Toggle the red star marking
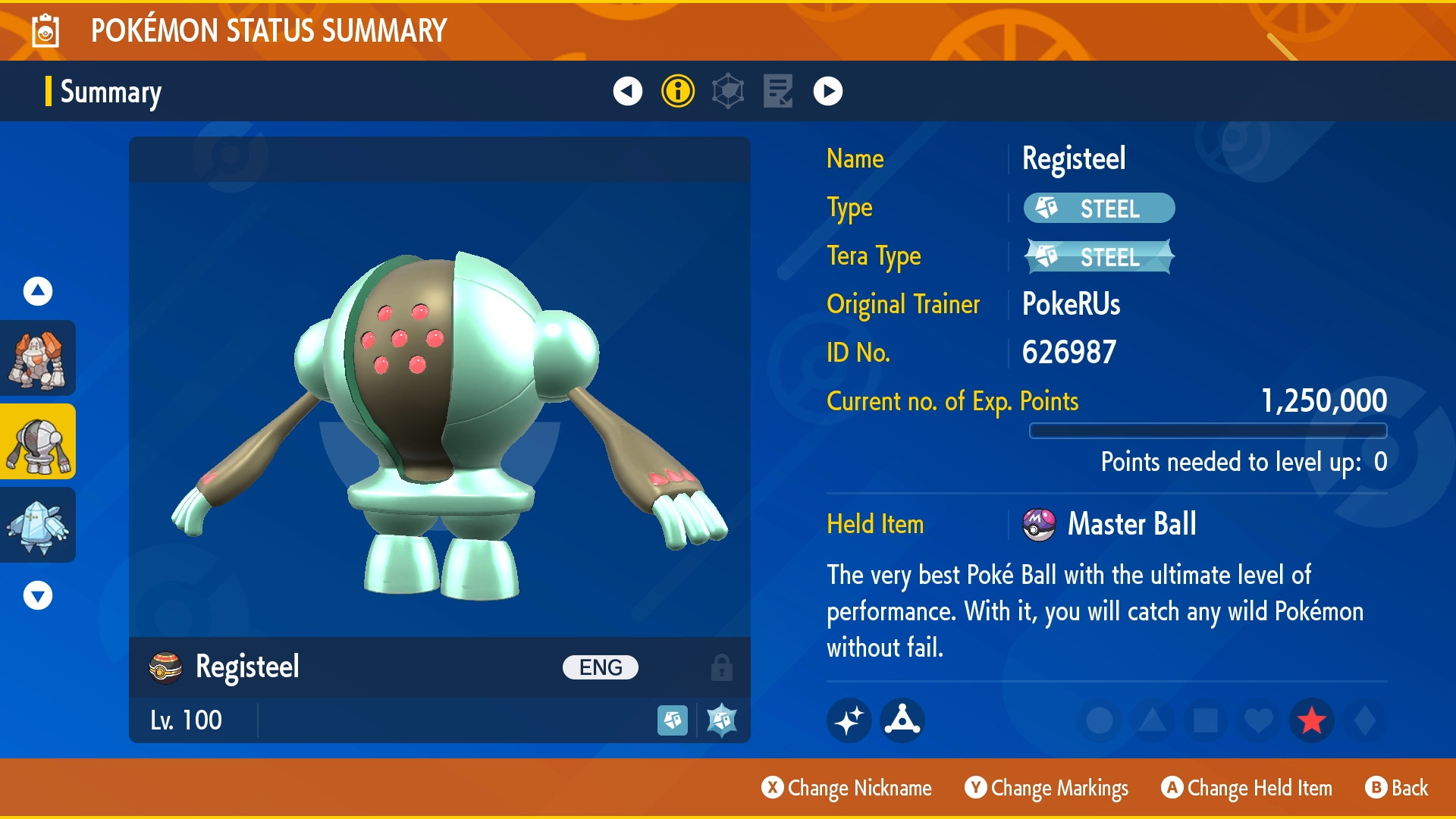 (1311, 721)
